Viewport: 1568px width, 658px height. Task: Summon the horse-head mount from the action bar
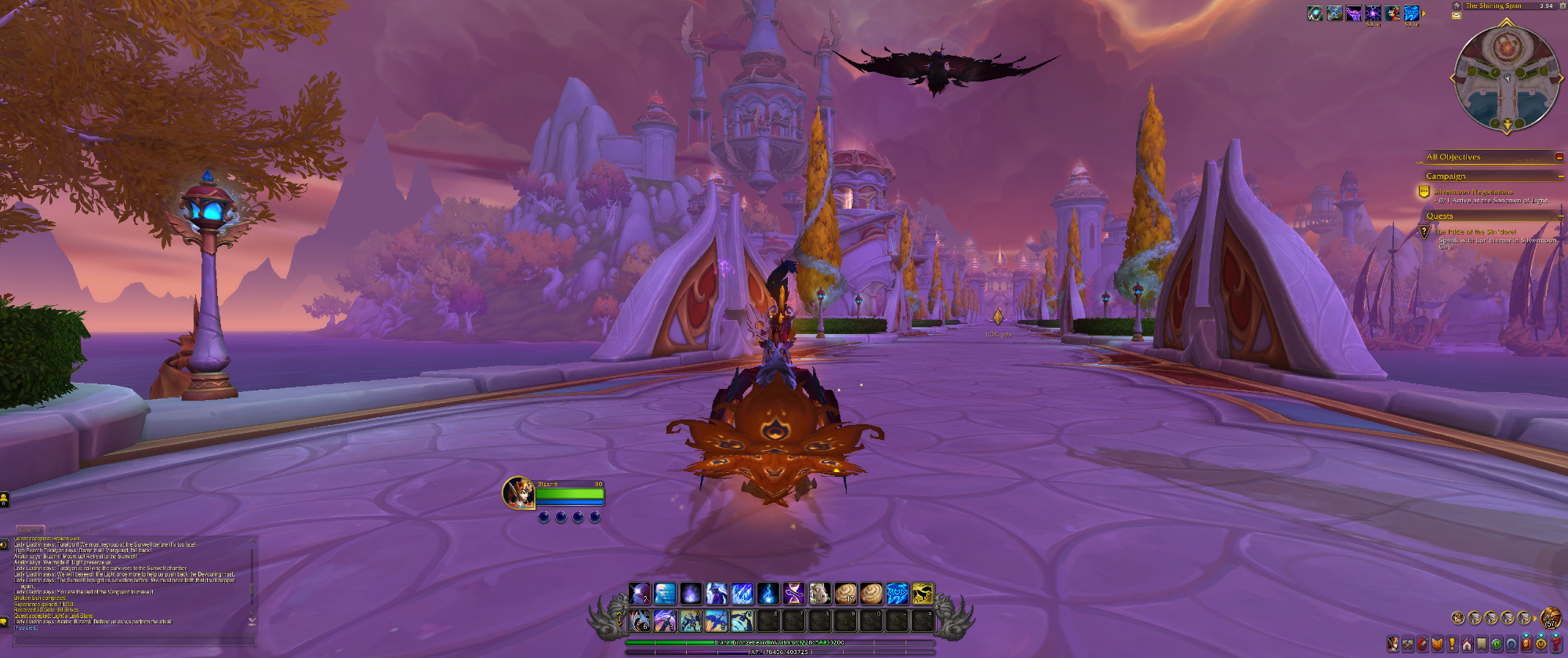[819, 594]
